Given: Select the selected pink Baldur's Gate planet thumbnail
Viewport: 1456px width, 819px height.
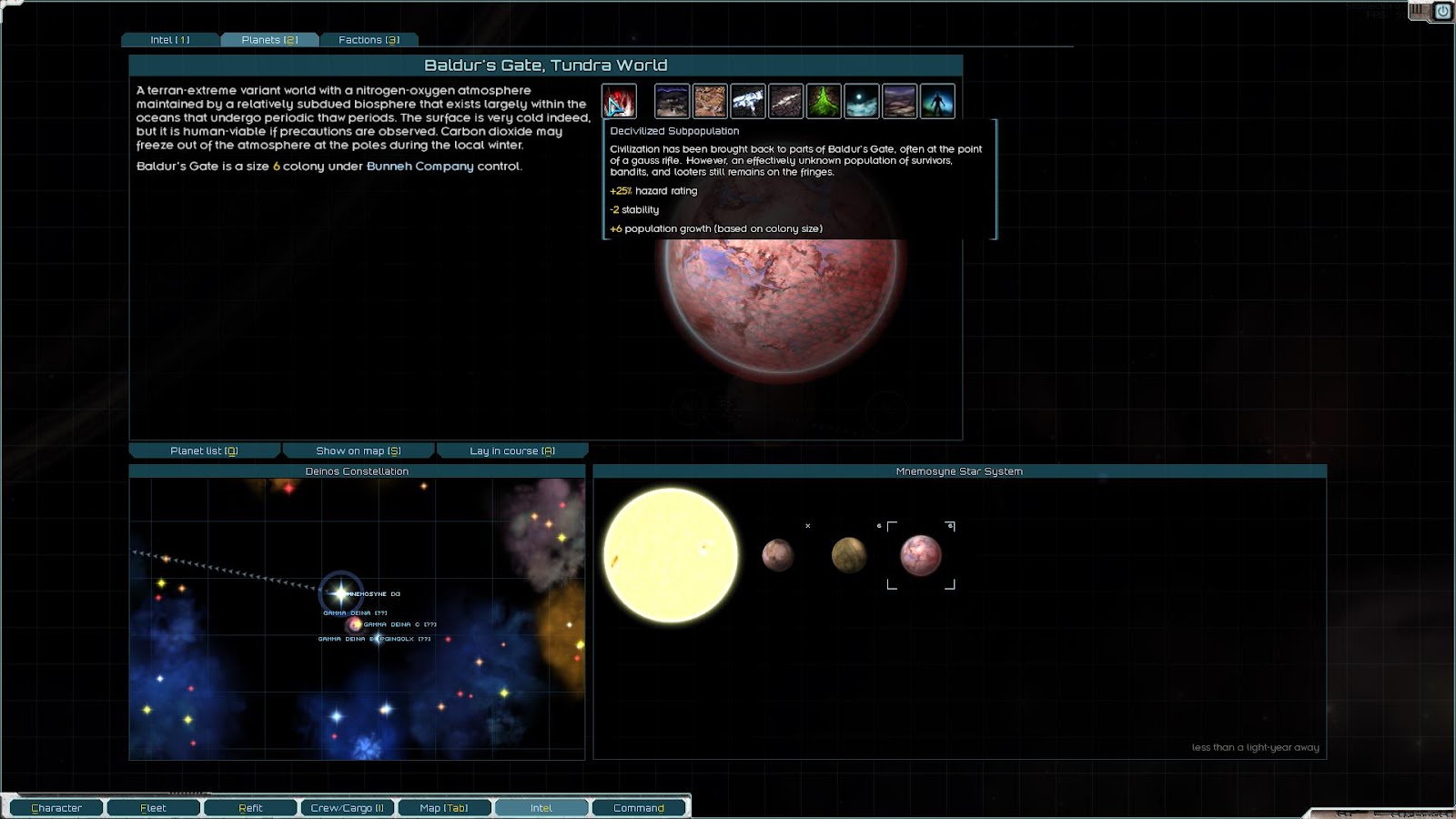Looking at the screenshot, I should click(921, 555).
